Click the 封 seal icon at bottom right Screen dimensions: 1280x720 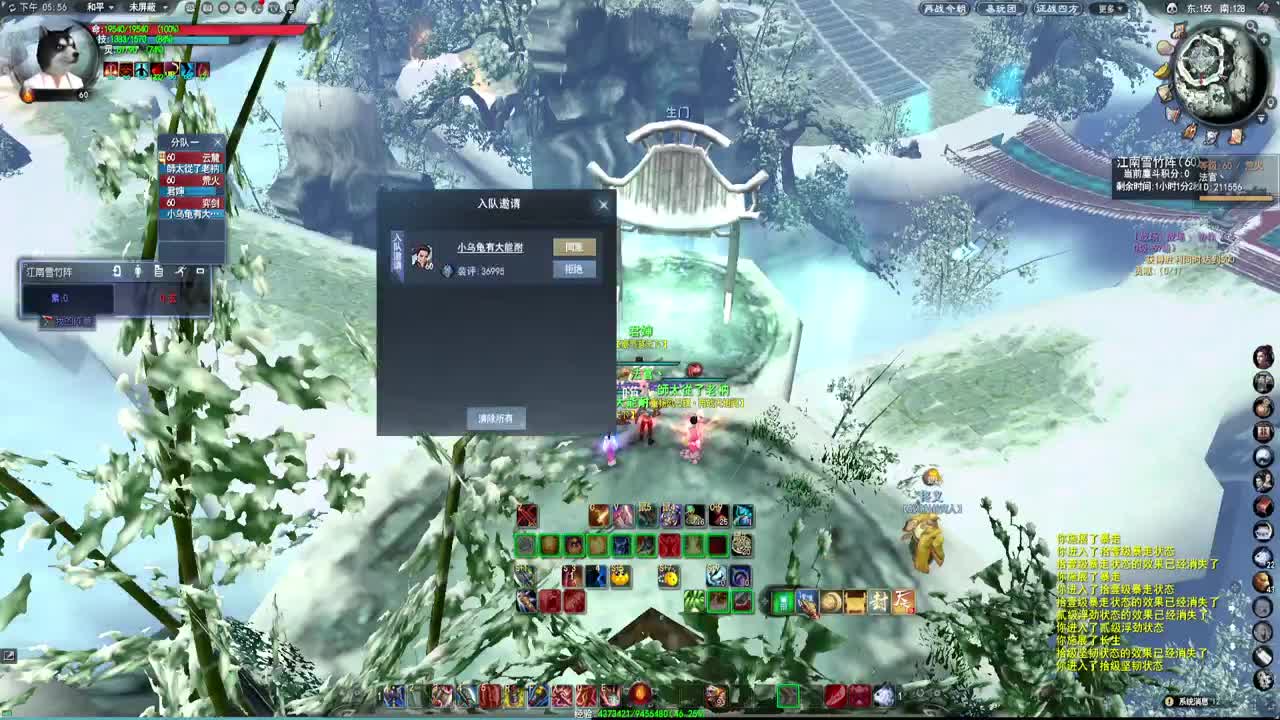pyautogui.click(x=878, y=601)
